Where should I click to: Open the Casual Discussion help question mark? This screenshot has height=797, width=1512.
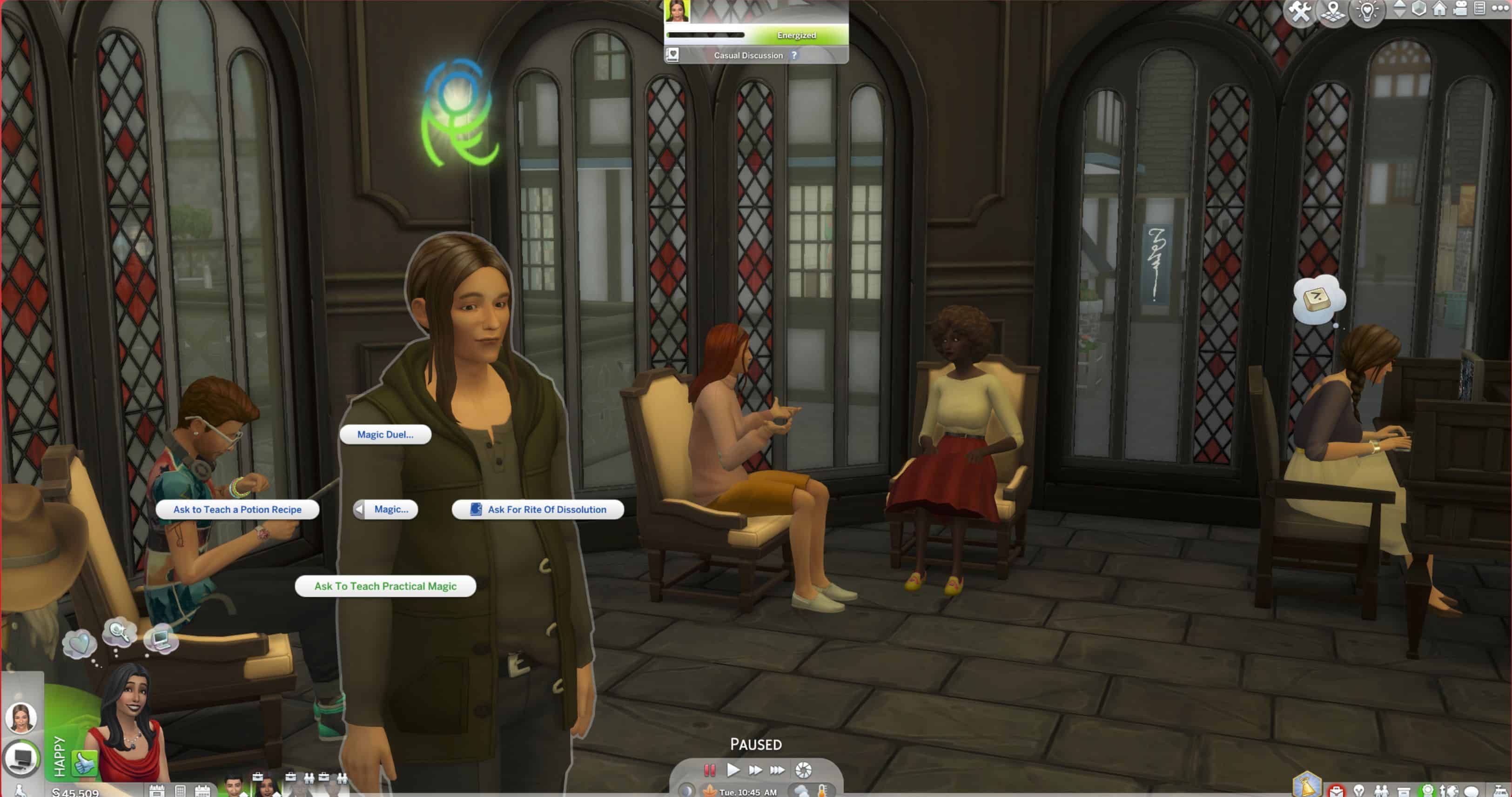(x=794, y=55)
